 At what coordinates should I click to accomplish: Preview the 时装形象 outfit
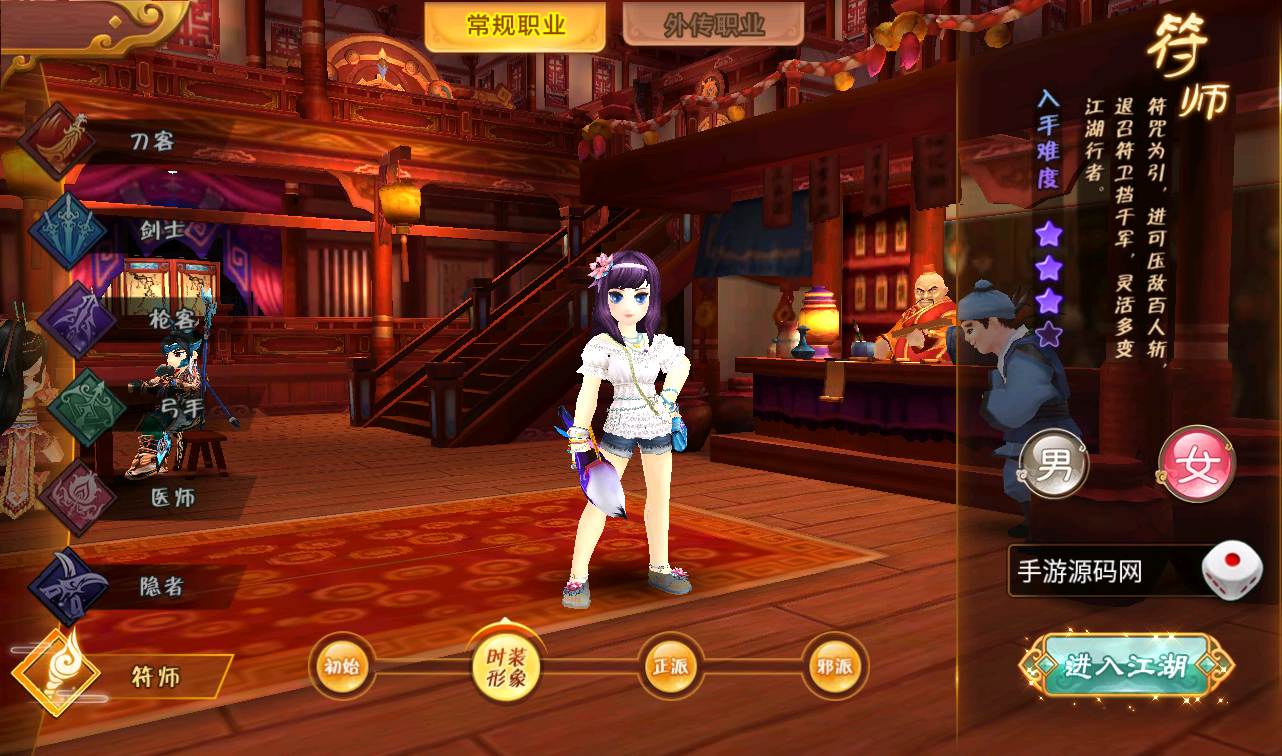(505, 666)
